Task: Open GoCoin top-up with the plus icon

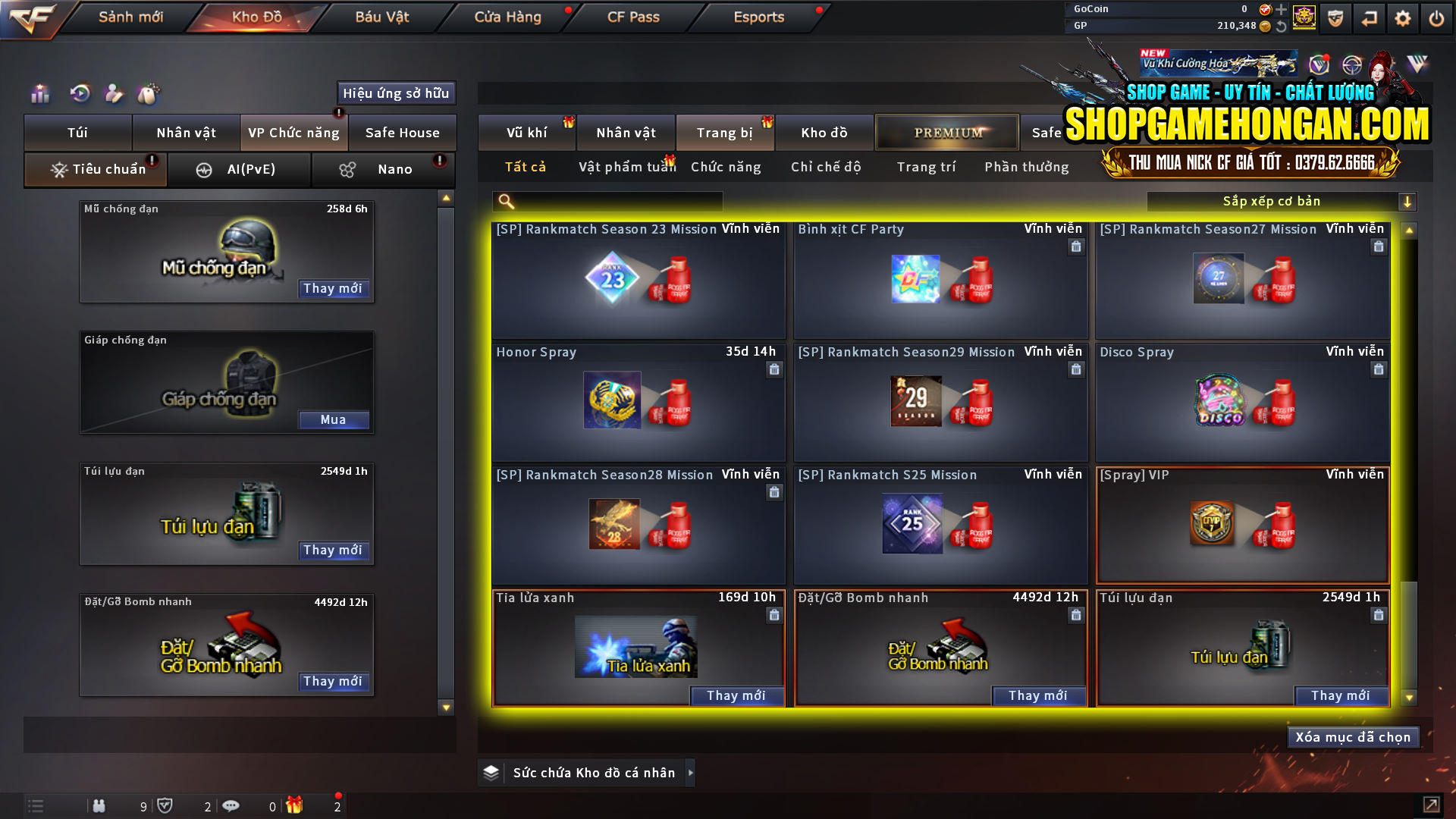Action: (x=1280, y=10)
